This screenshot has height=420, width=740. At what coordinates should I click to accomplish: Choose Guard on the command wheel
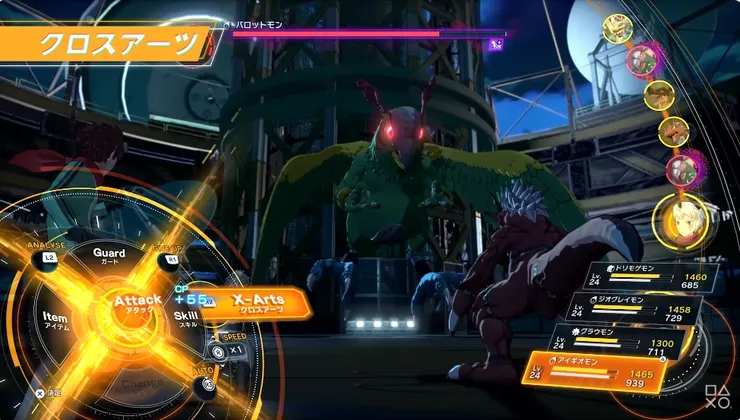pos(109,256)
